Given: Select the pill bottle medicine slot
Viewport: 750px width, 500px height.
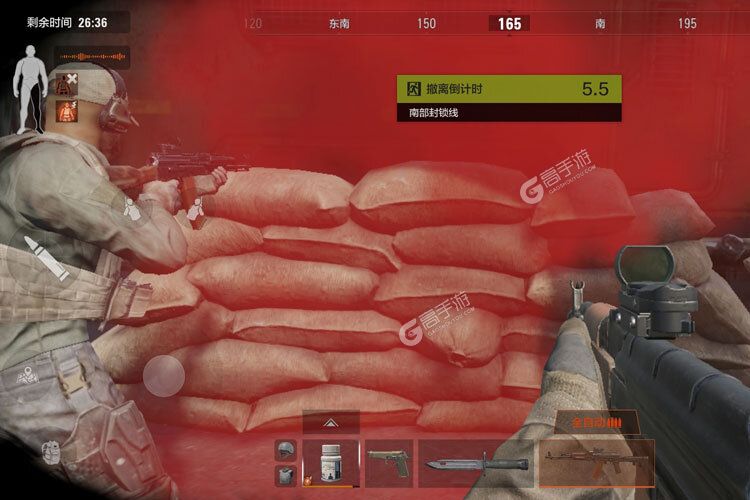Looking at the screenshot, I should tap(330, 463).
